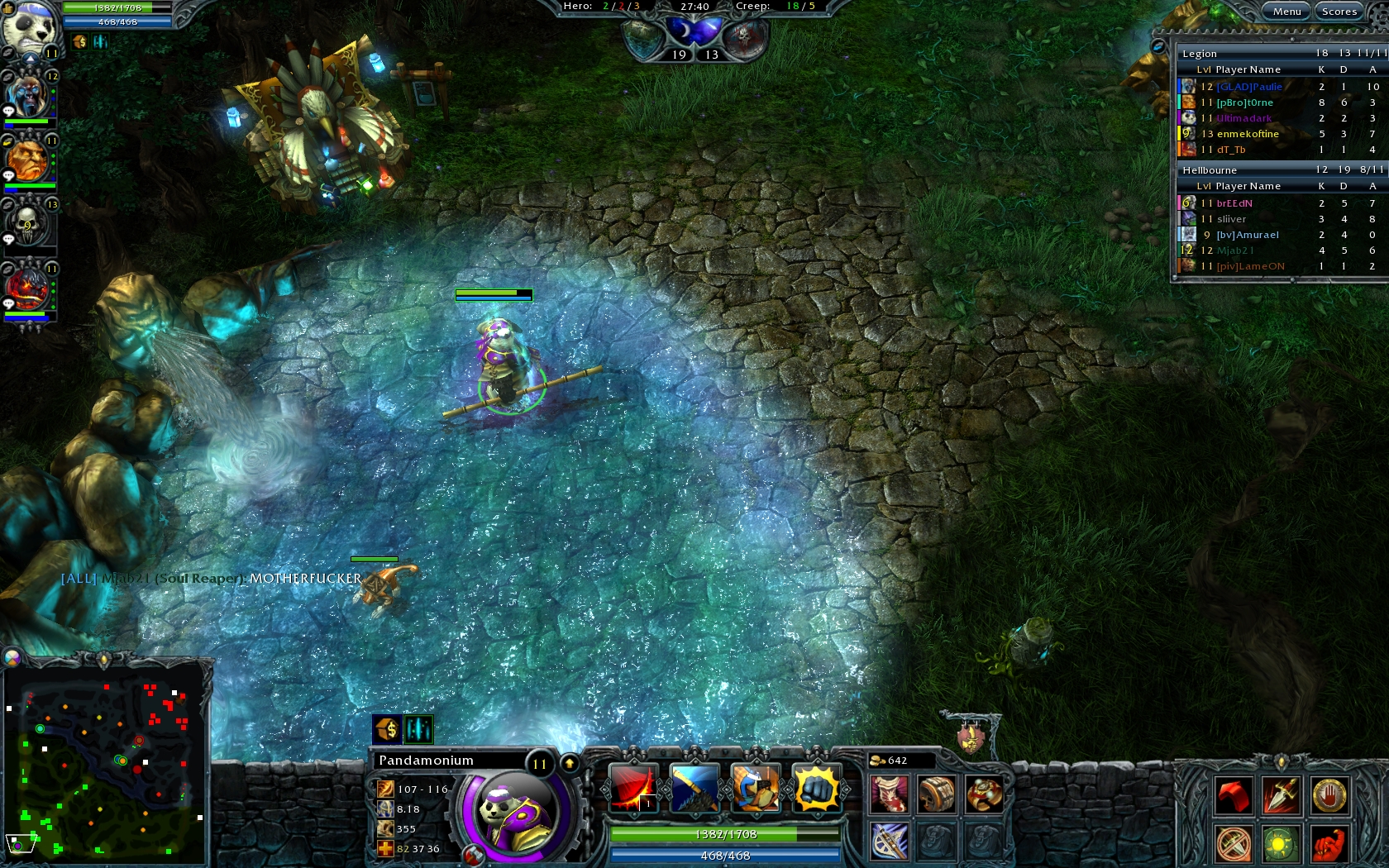Show the Scores panel

click(1339, 11)
